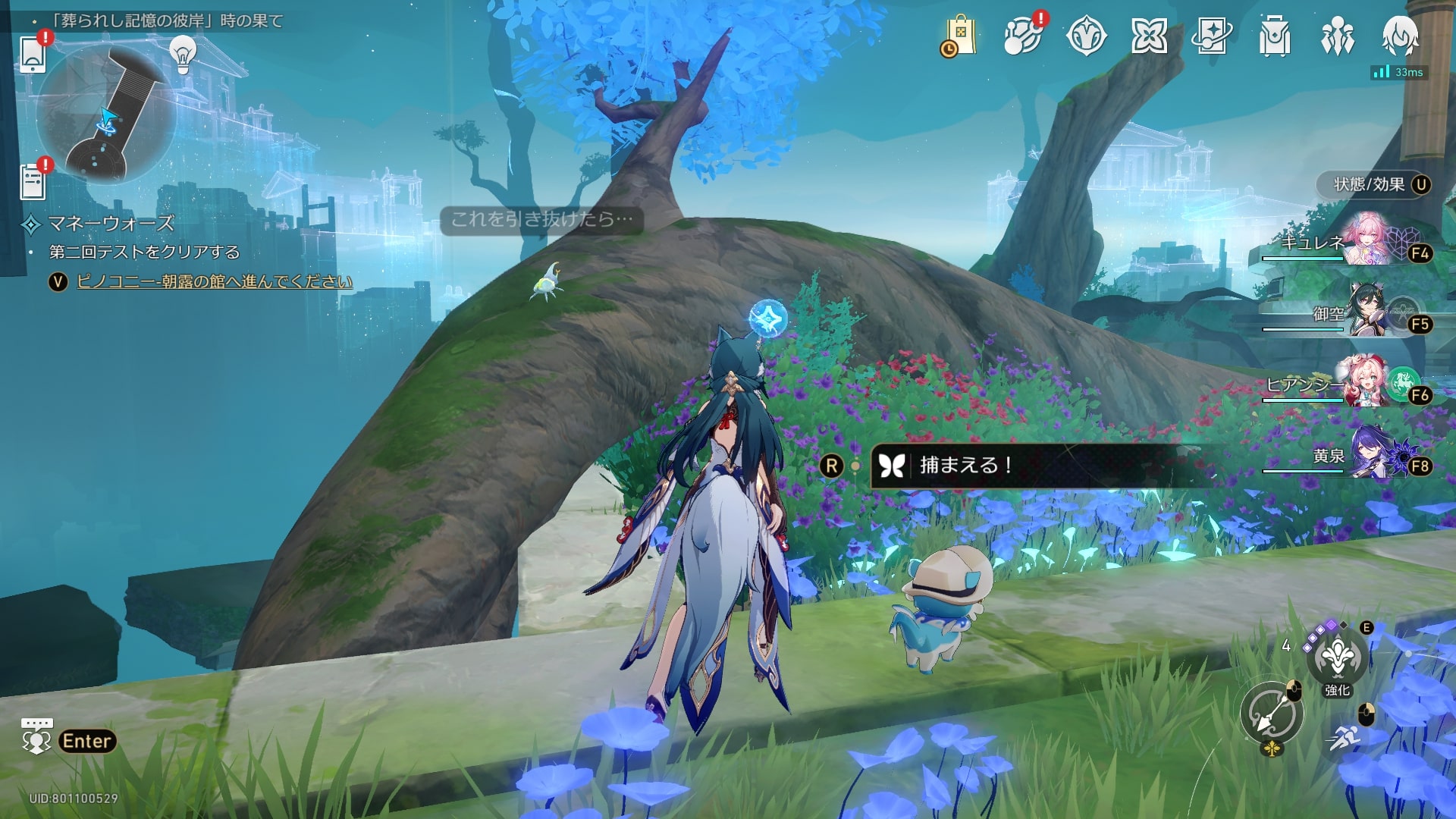Viewport: 1456px width, 819px height.
Task: Open the shop bag icon
Action: click(x=959, y=36)
